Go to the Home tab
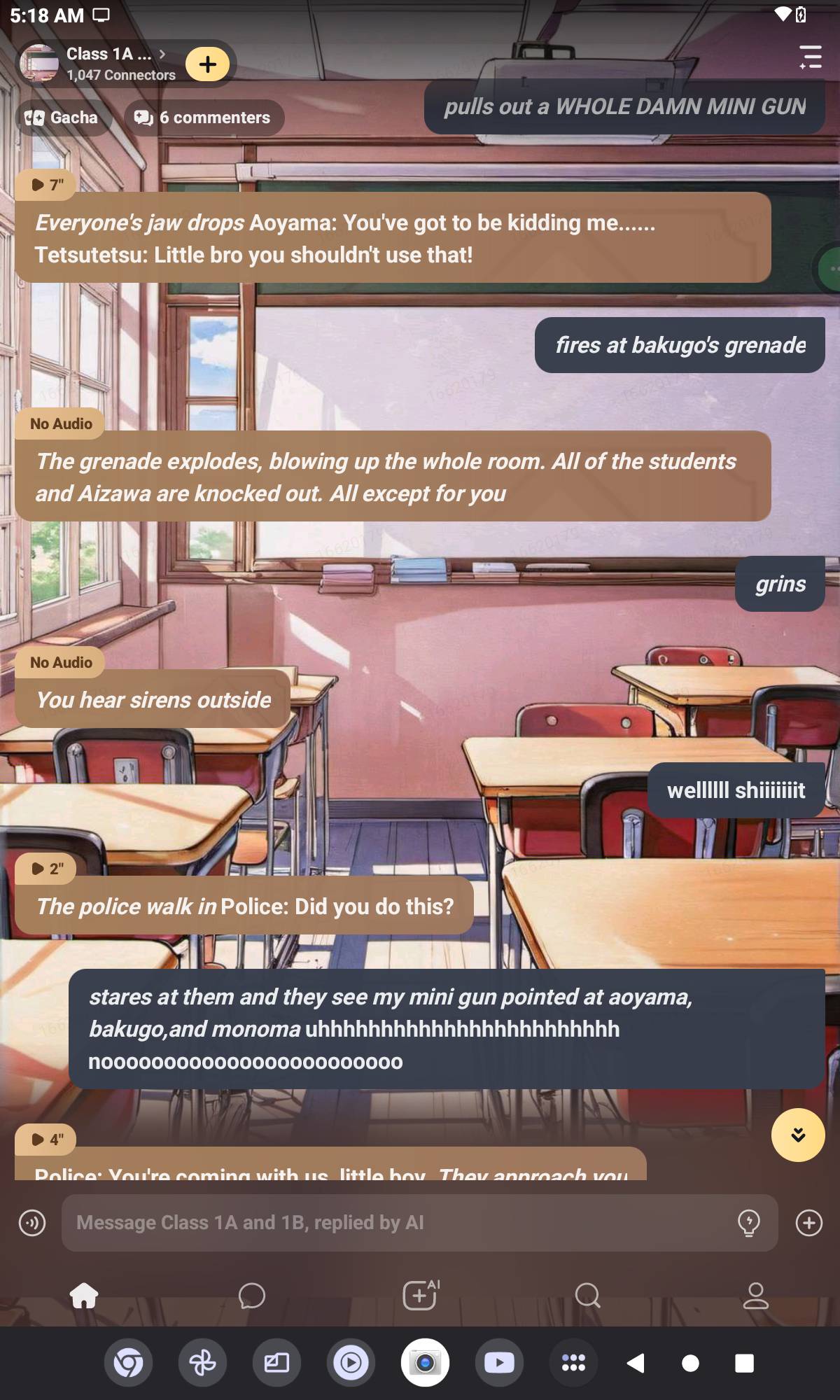The height and width of the screenshot is (1400, 840). tap(84, 1296)
